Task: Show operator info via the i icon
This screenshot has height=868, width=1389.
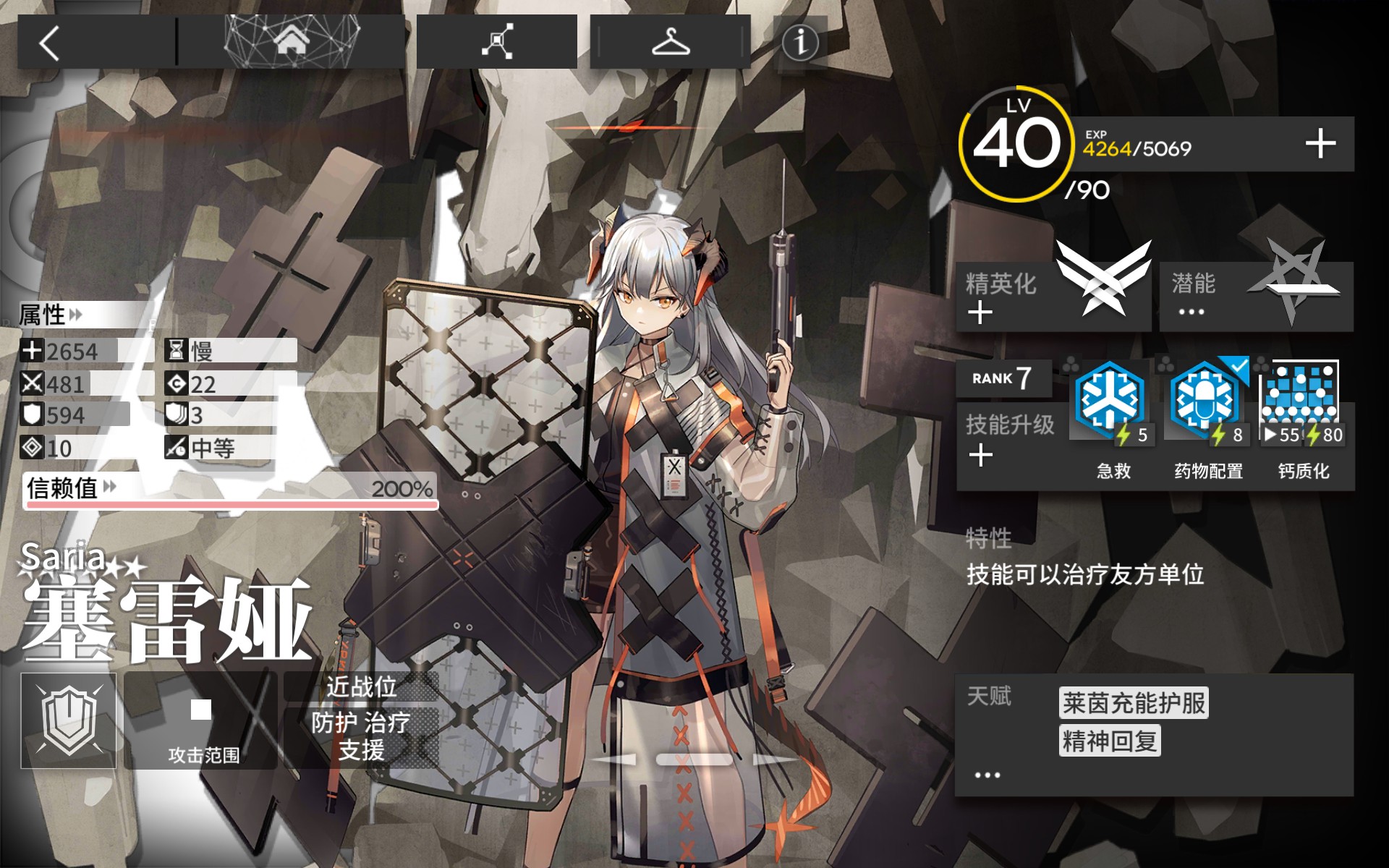Action: [x=800, y=42]
